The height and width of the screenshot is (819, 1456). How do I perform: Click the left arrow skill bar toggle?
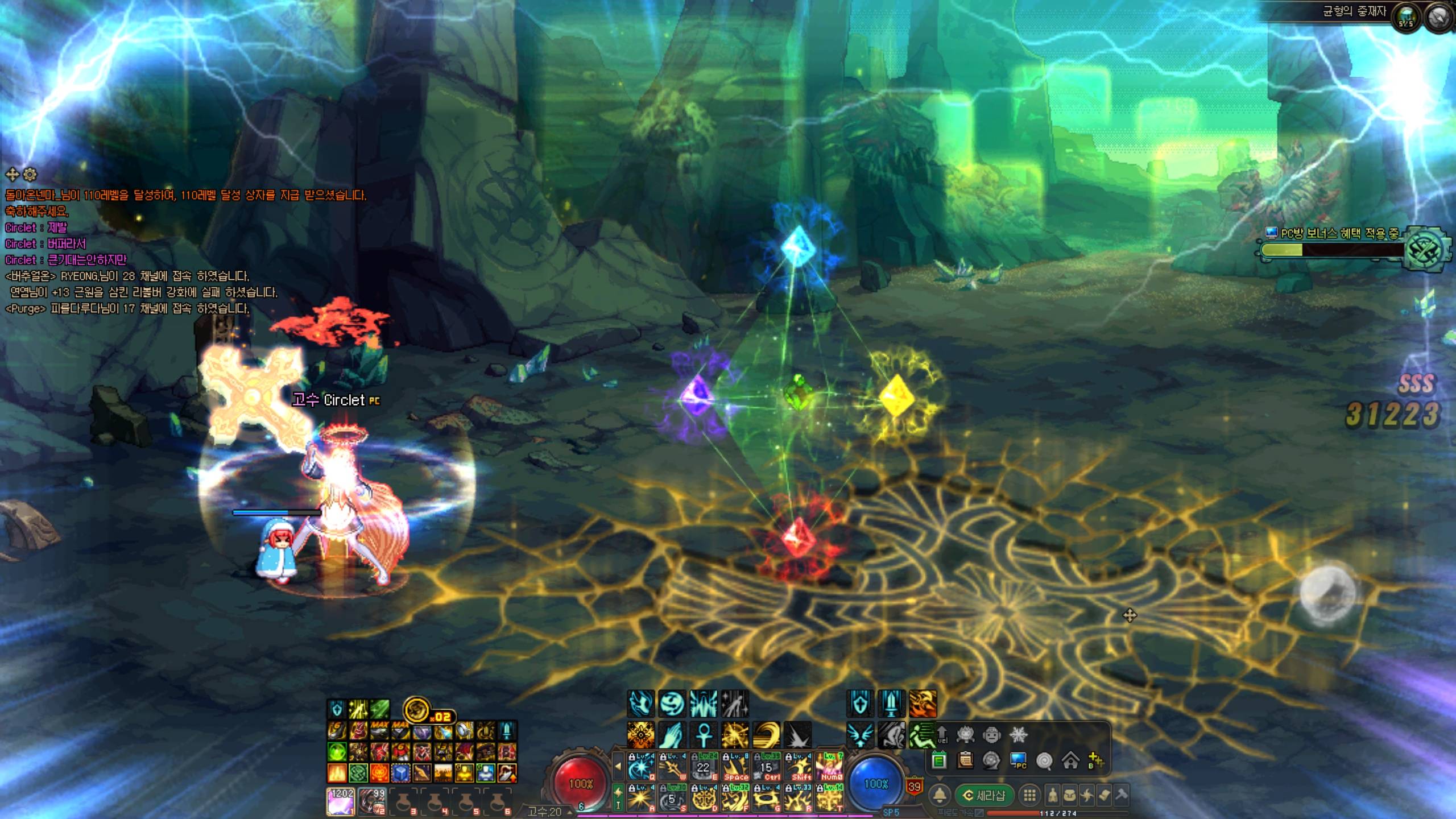[x=618, y=766]
